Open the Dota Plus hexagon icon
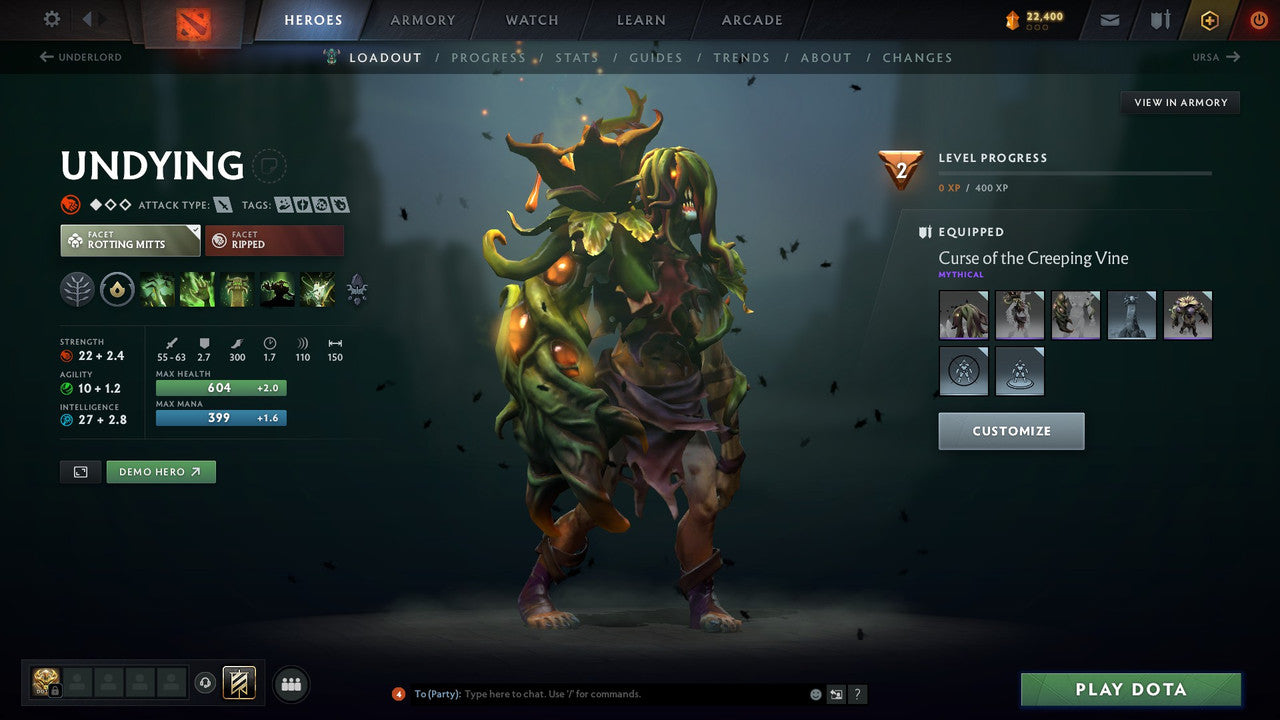Screen dimensions: 1280x720 click(x=1209, y=19)
